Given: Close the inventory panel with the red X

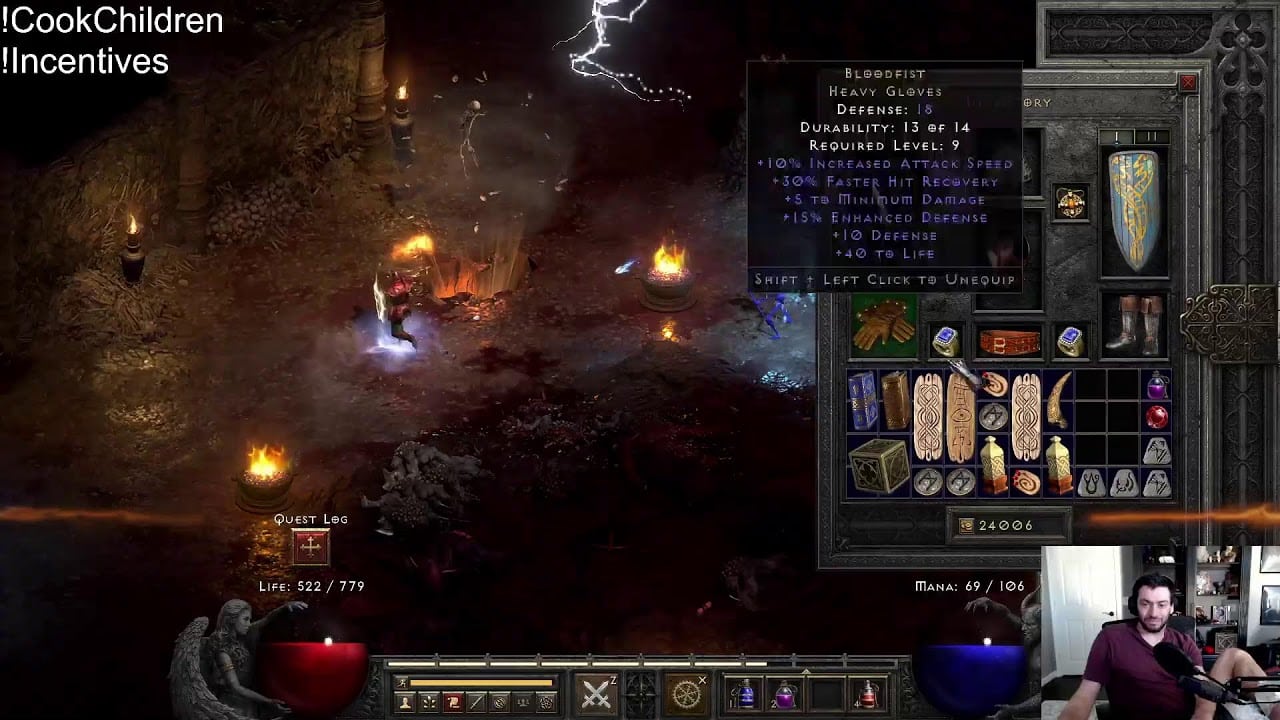Looking at the screenshot, I should pyautogui.click(x=1189, y=82).
